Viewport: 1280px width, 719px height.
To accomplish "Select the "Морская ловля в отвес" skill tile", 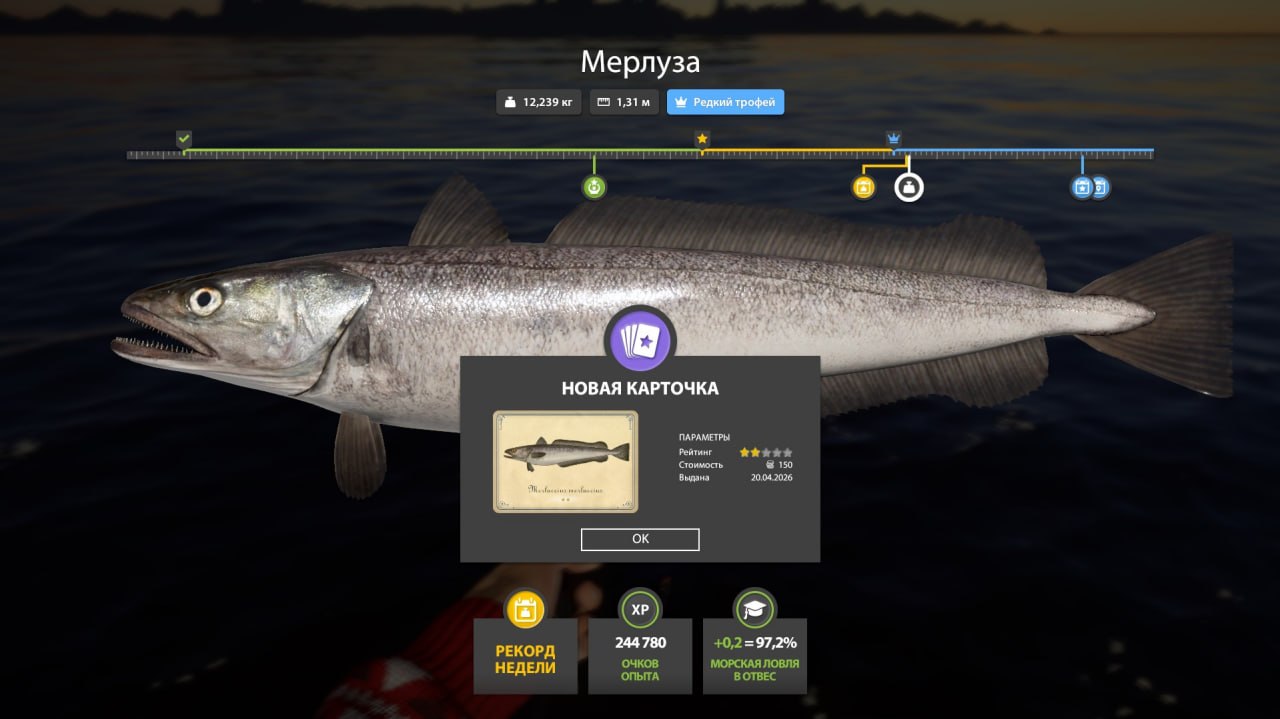I will pos(754,655).
